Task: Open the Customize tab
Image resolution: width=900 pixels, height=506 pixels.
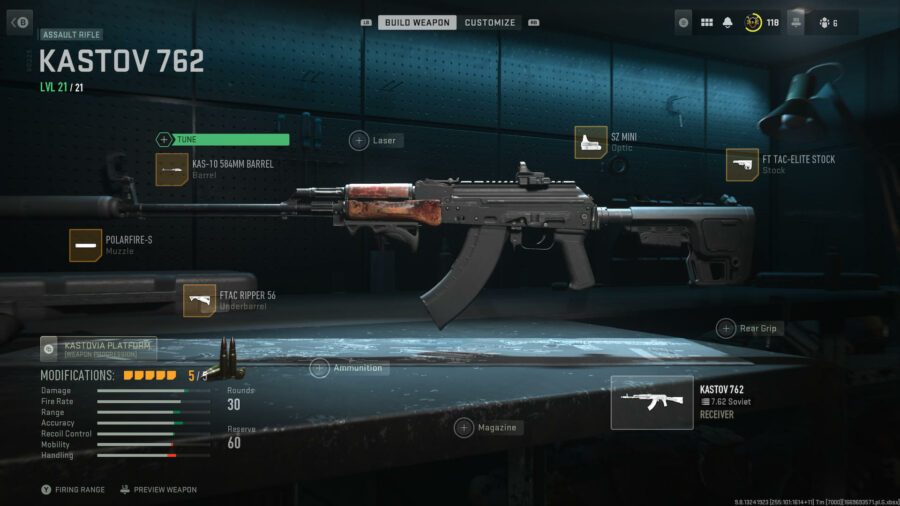Action: (x=490, y=22)
